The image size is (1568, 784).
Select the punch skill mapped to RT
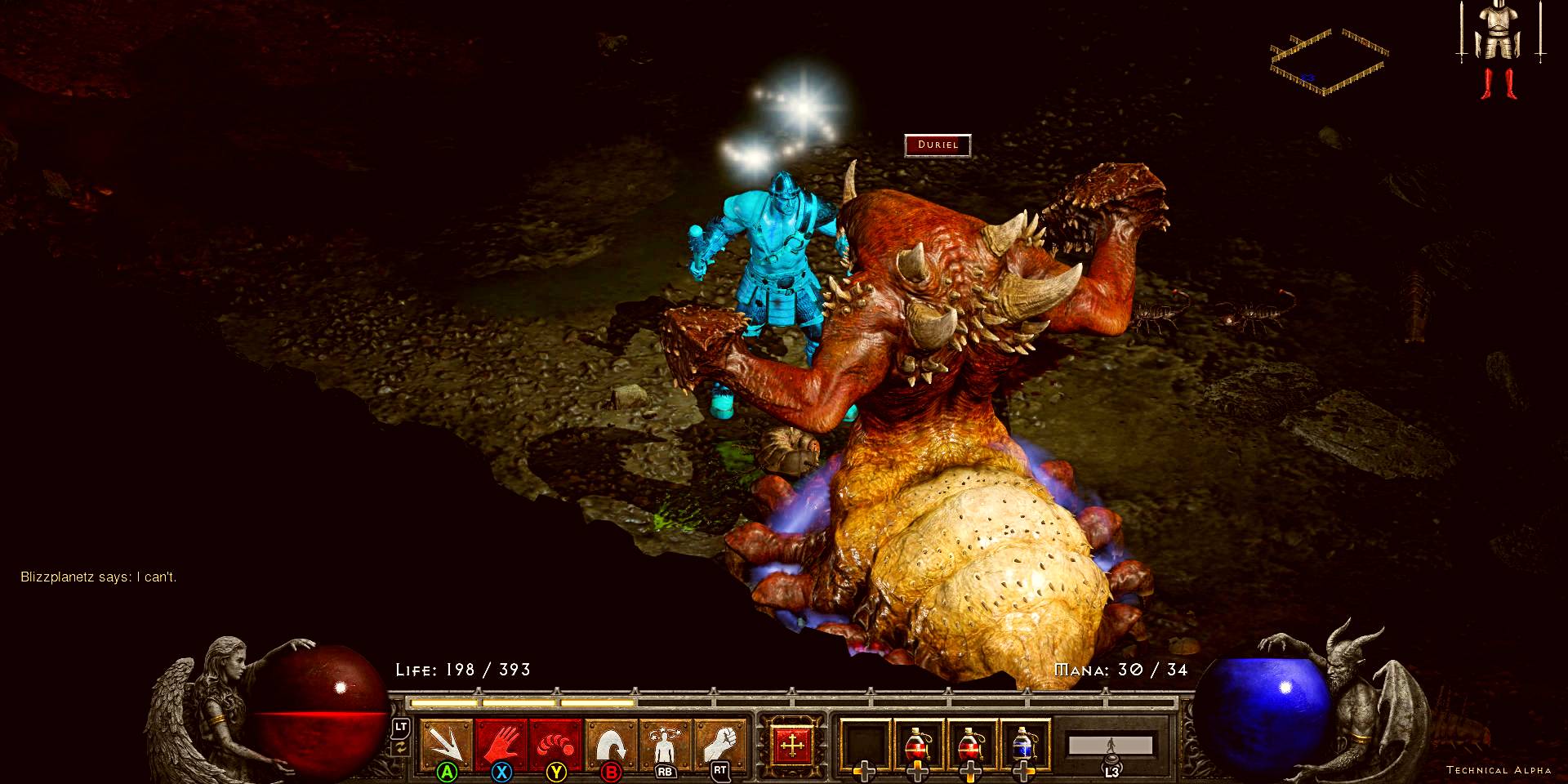coord(721,742)
